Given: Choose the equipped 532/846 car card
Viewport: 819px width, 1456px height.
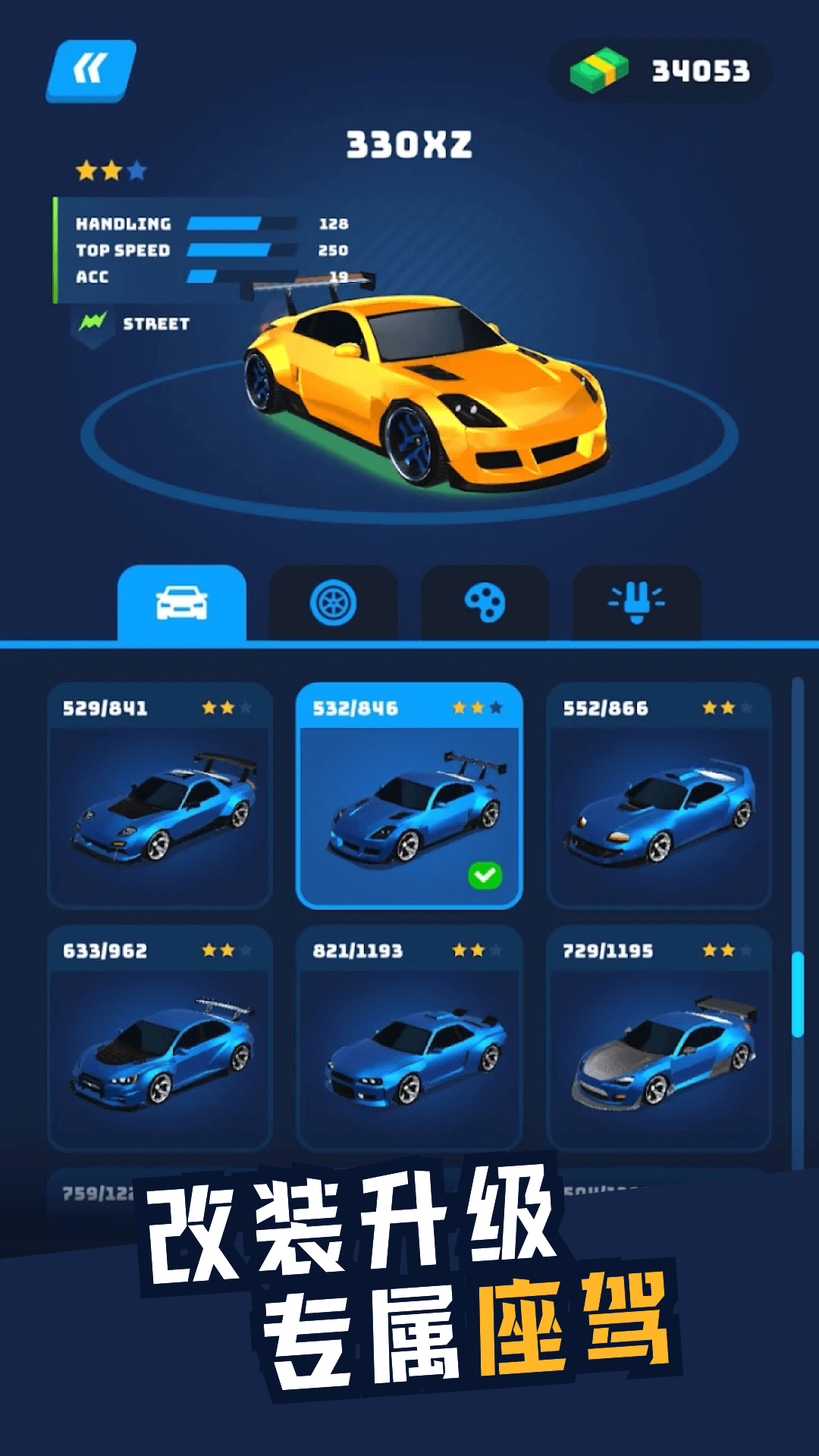Looking at the screenshot, I should pyautogui.click(x=409, y=796).
